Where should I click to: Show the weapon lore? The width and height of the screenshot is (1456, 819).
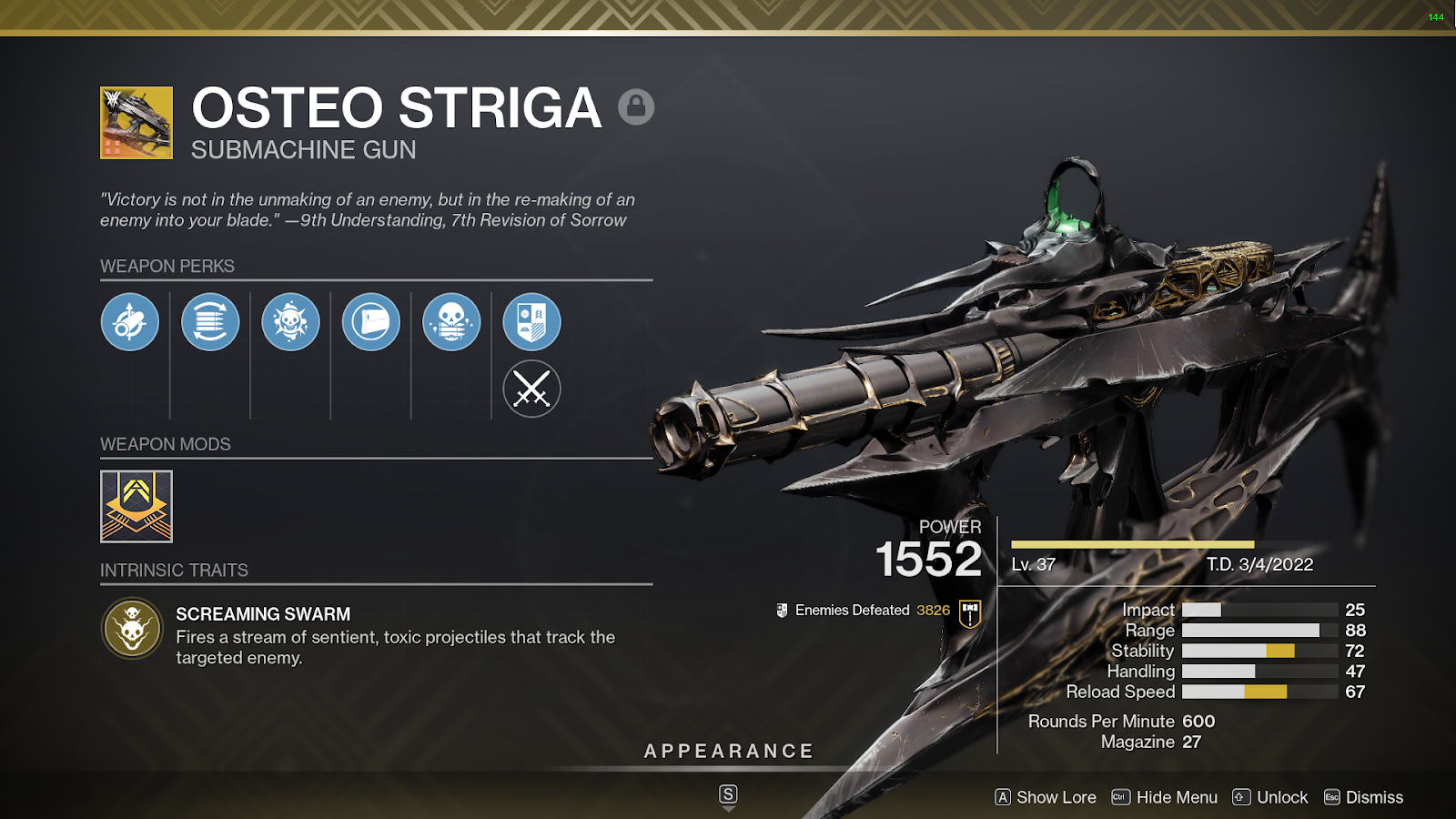point(1046,797)
